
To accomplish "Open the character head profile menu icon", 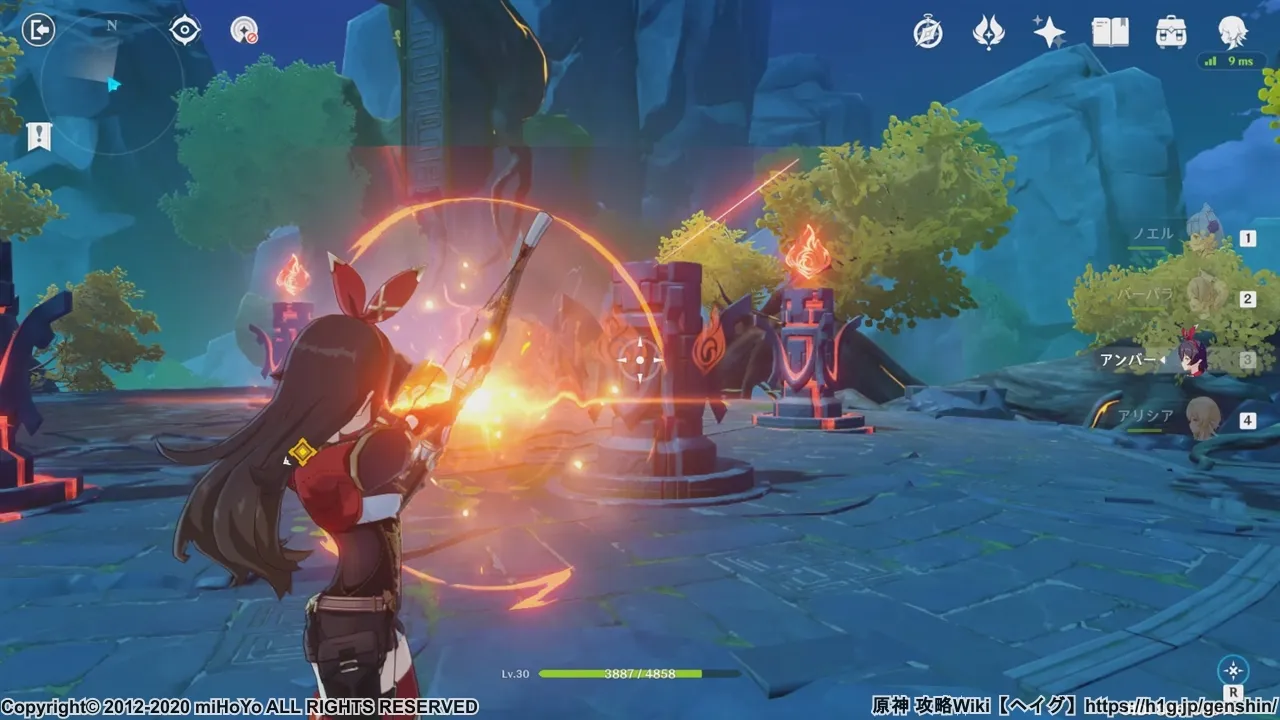I will [1232, 33].
